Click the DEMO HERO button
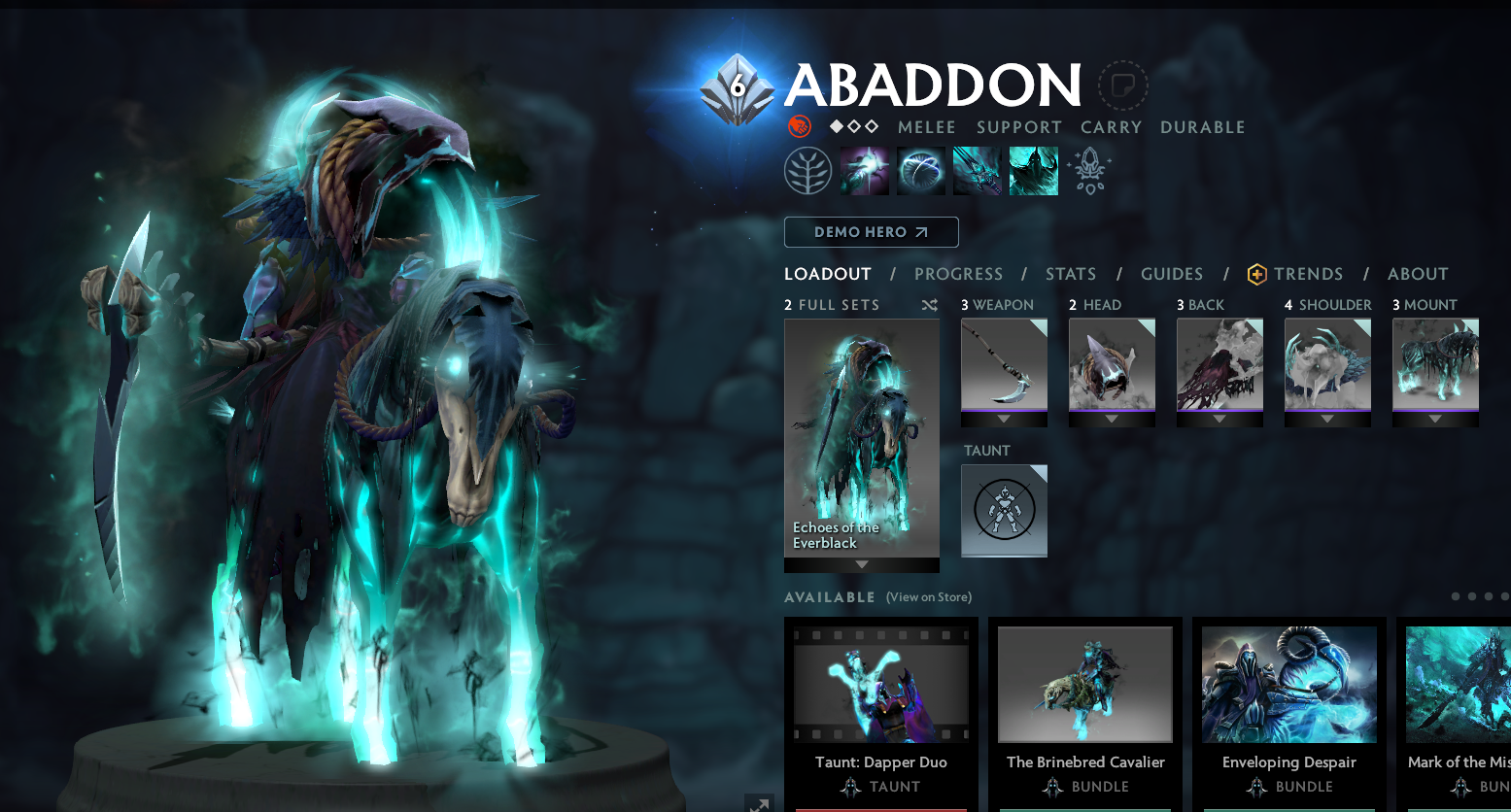1511x812 pixels. tap(871, 232)
